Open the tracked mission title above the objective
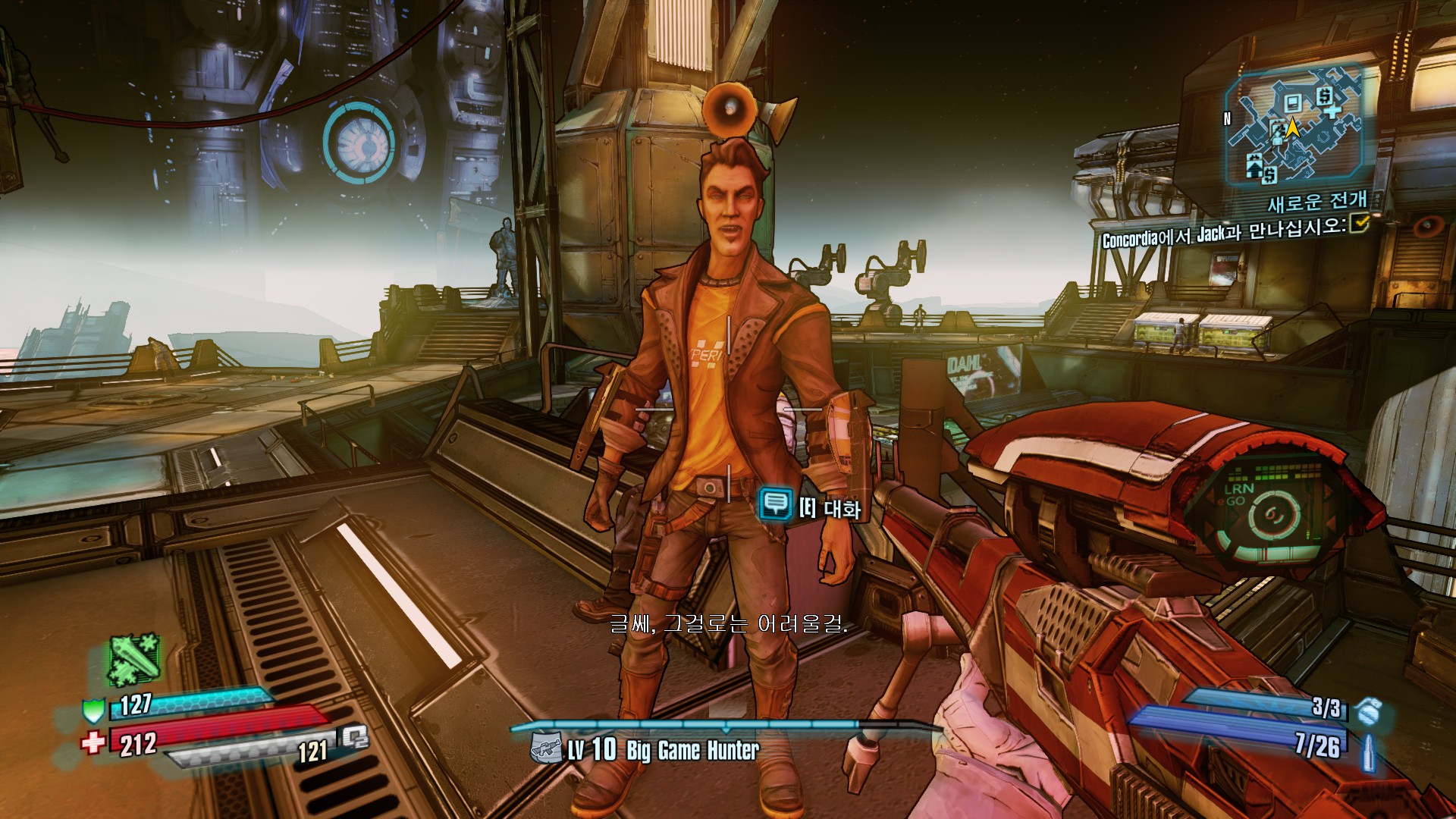Screen dimensions: 1456x819 (x=1316, y=202)
